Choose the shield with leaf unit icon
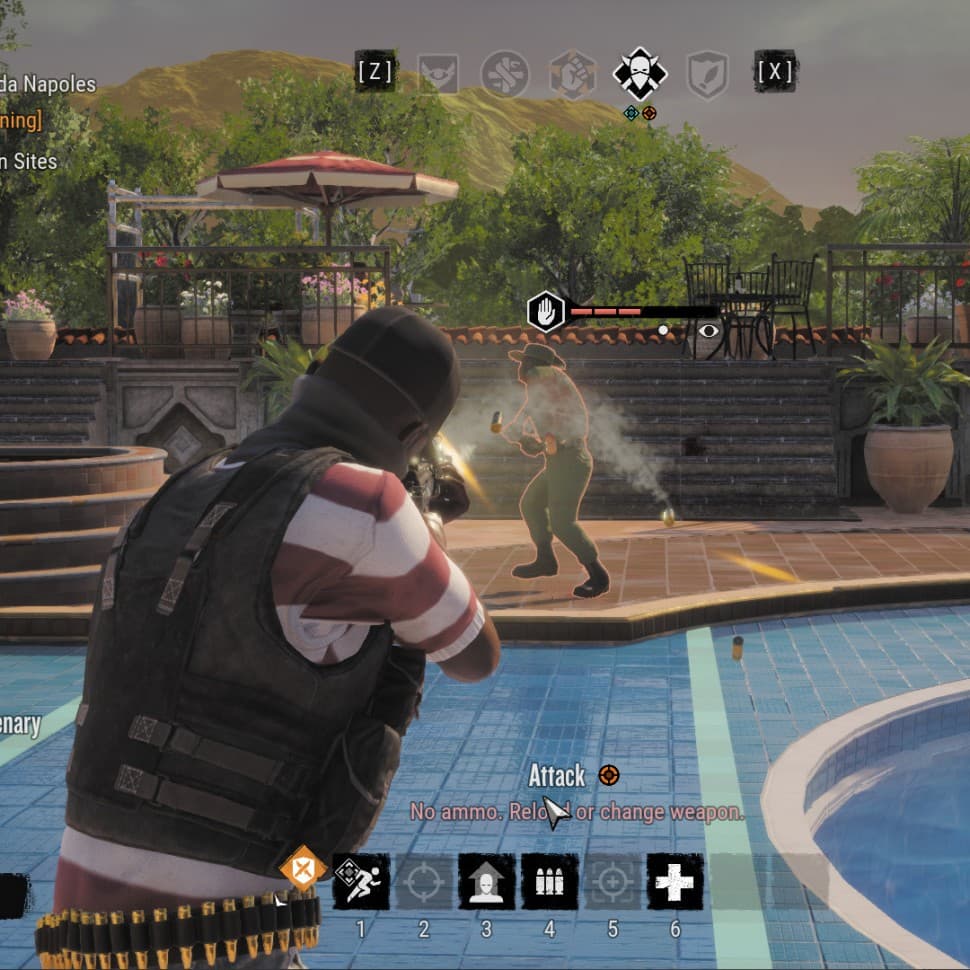 point(707,74)
